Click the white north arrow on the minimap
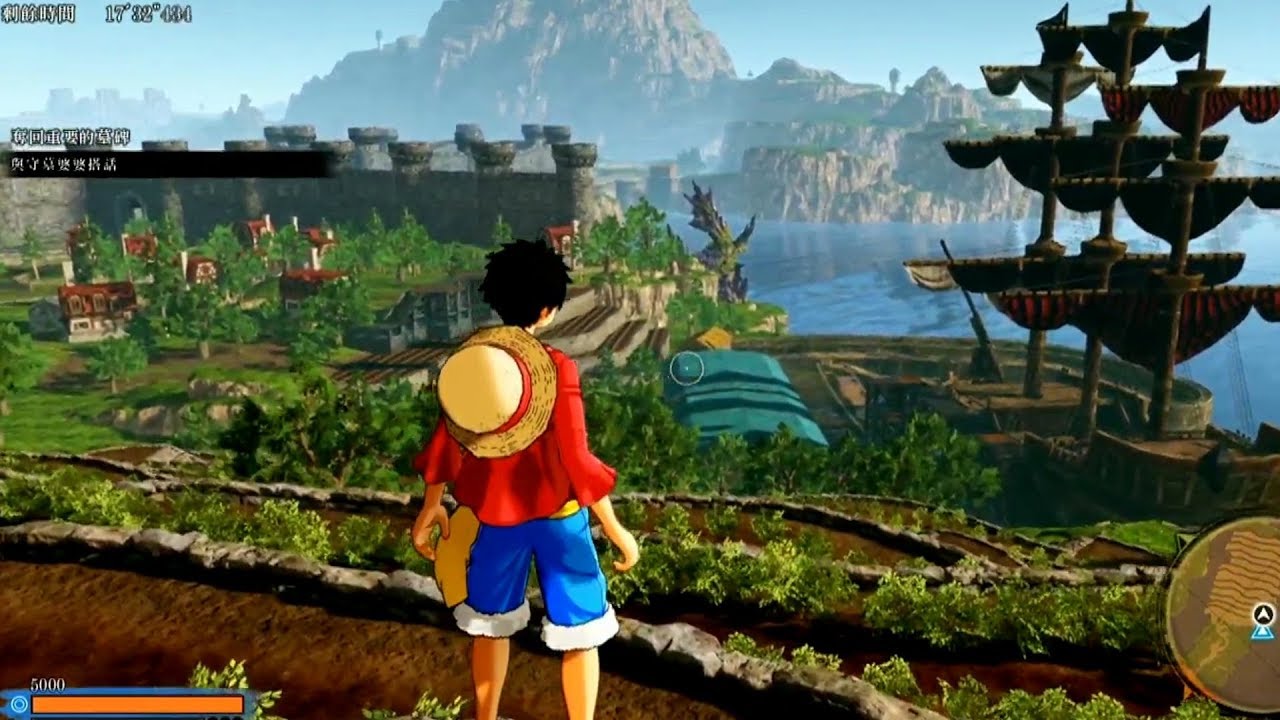This screenshot has width=1280, height=720. coord(1263,614)
